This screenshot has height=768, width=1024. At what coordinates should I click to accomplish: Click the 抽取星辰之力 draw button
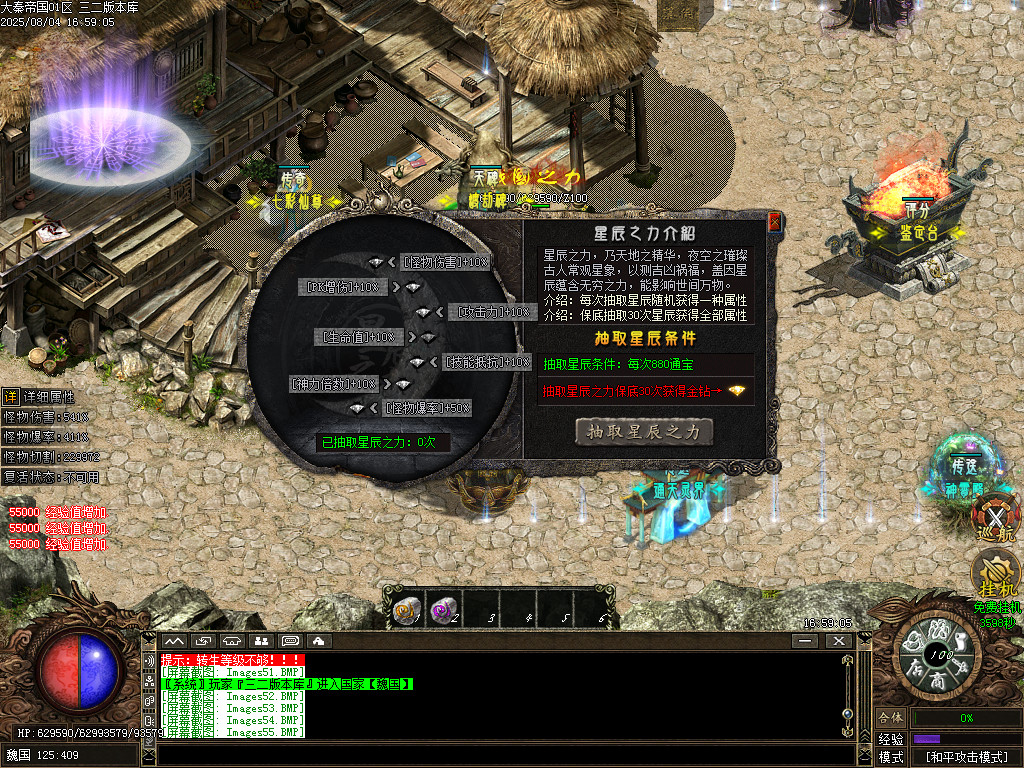pos(645,431)
